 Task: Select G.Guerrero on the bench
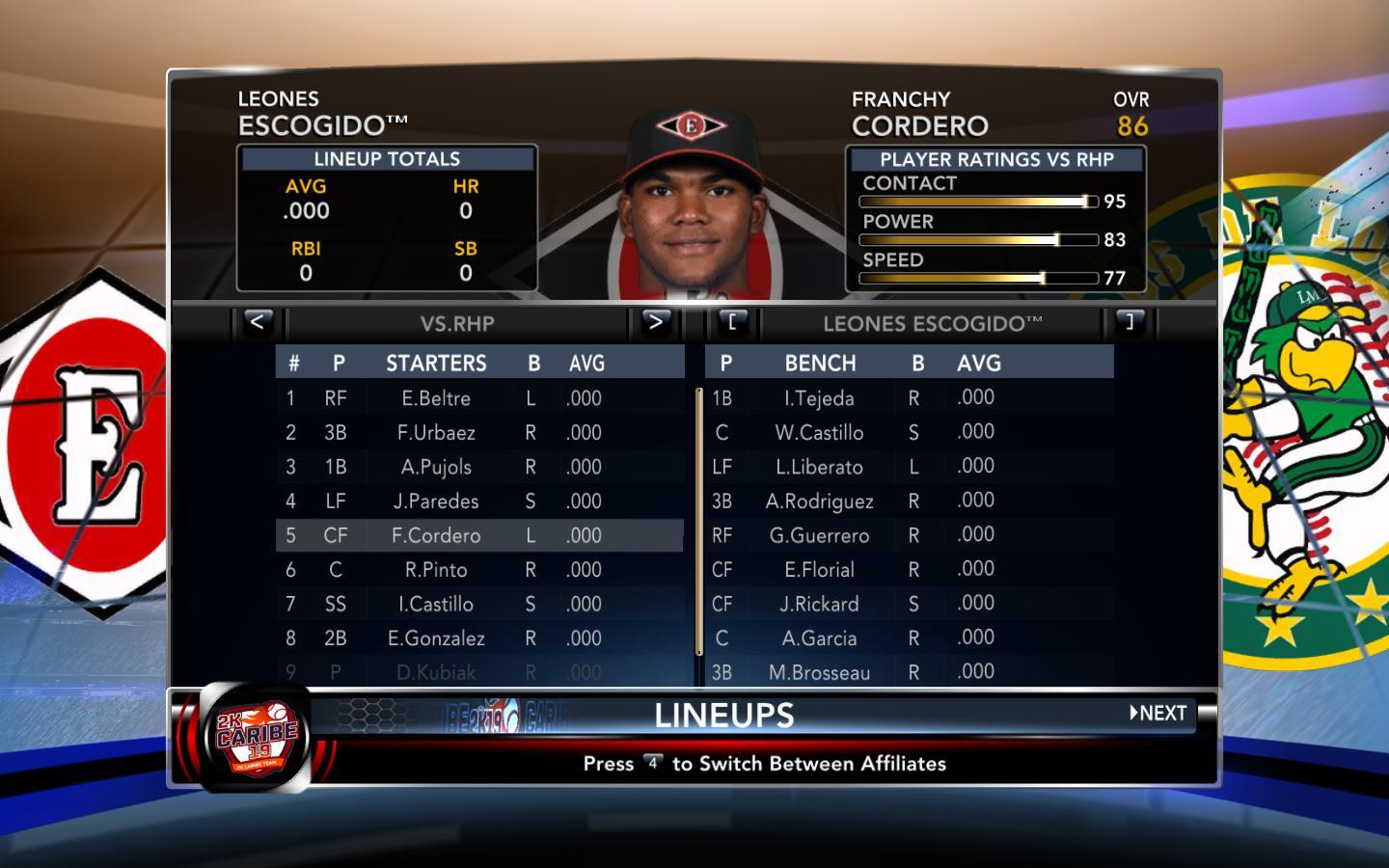pyautogui.click(x=819, y=535)
